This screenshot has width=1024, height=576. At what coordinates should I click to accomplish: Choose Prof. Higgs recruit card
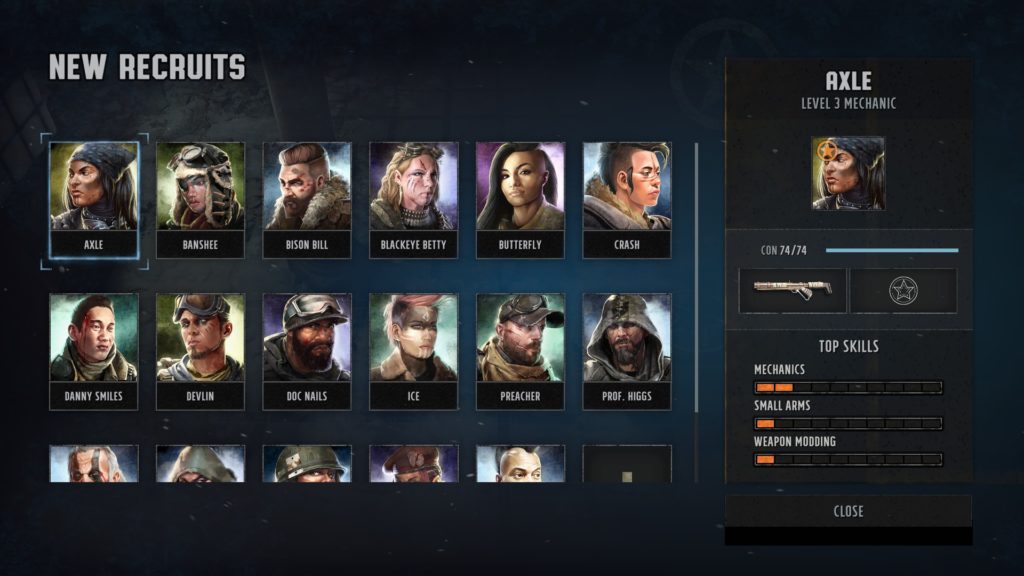pos(627,350)
